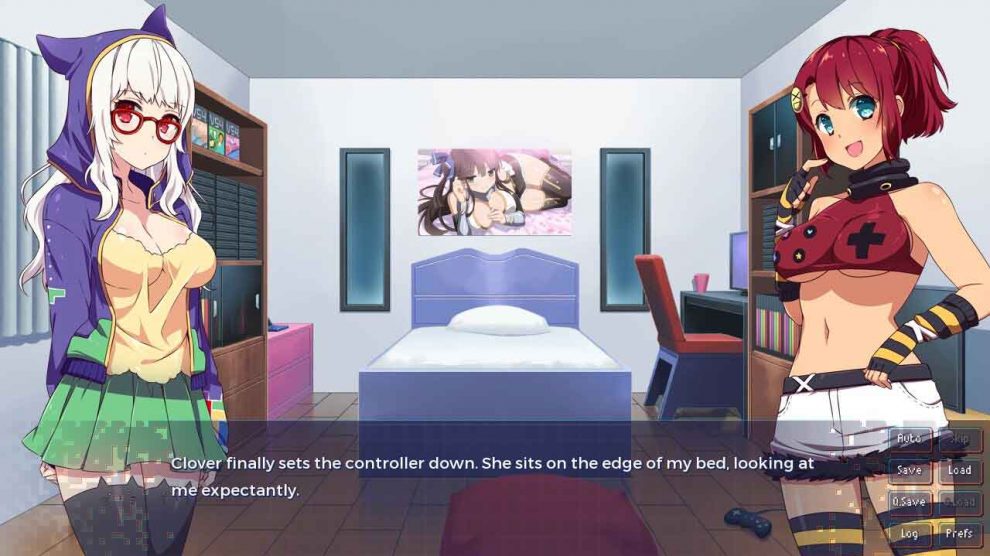Show the dialogue Log
Image resolution: width=990 pixels, height=556 pixels.
(x=909, y=534)
